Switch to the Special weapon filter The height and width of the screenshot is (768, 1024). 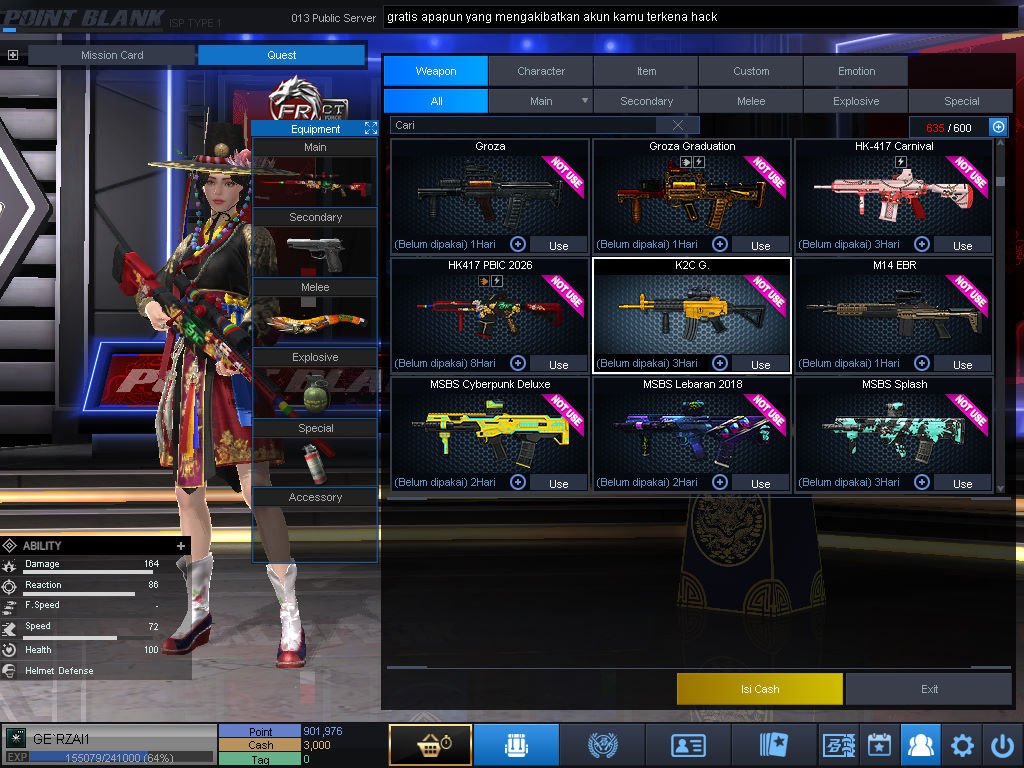(961, 101)
